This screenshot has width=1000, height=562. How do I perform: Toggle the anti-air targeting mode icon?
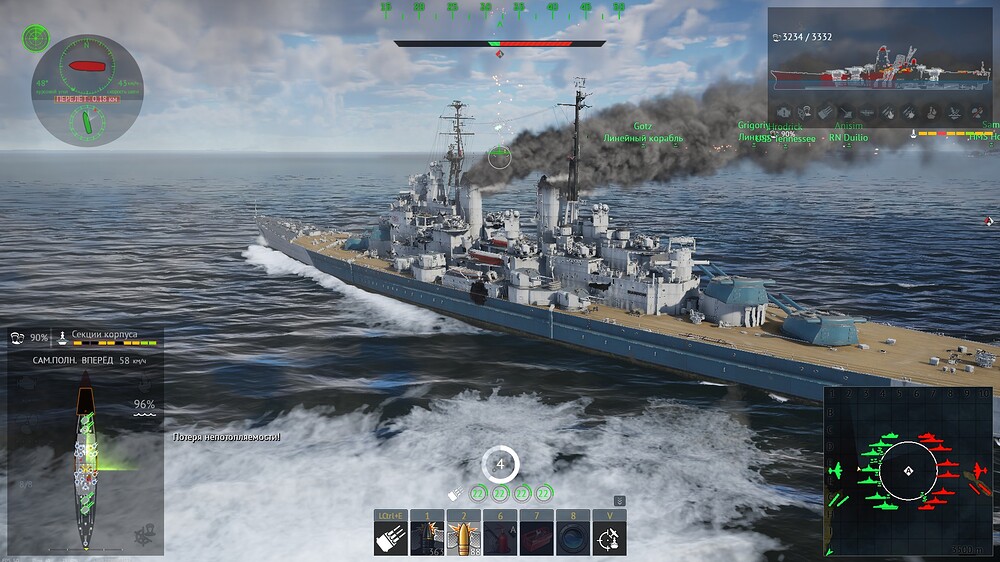pyautogui.click(x=609, y=538)
